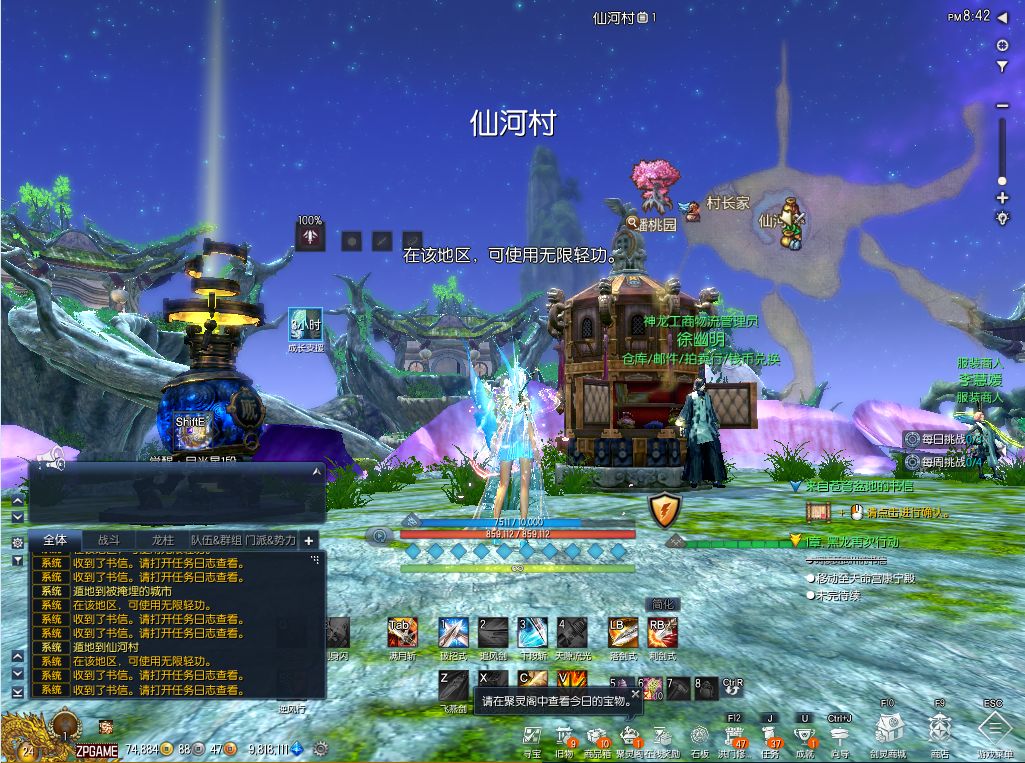Open the gear settings beside currency display
The width and height of the screenshot is (1025, 763).
tap(321, 748)
